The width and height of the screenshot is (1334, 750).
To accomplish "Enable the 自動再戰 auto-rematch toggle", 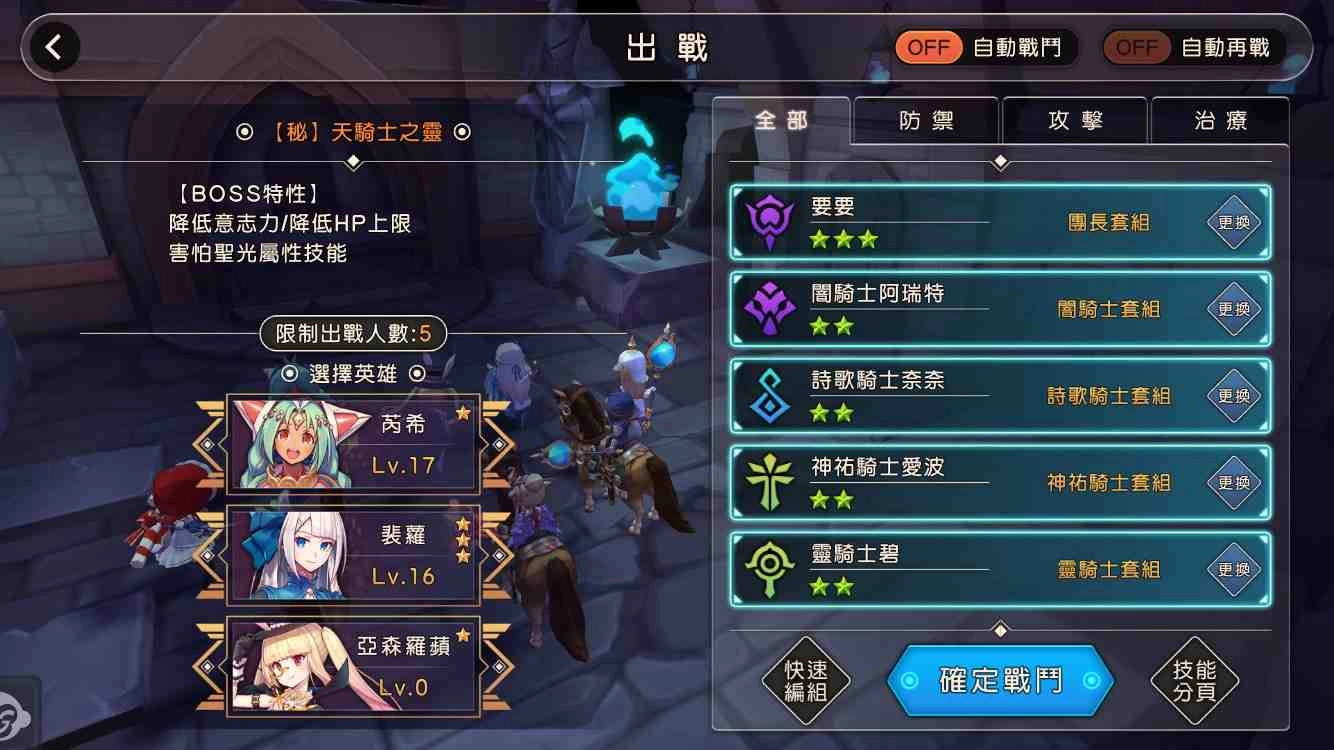I will [x=1136, y=46].
